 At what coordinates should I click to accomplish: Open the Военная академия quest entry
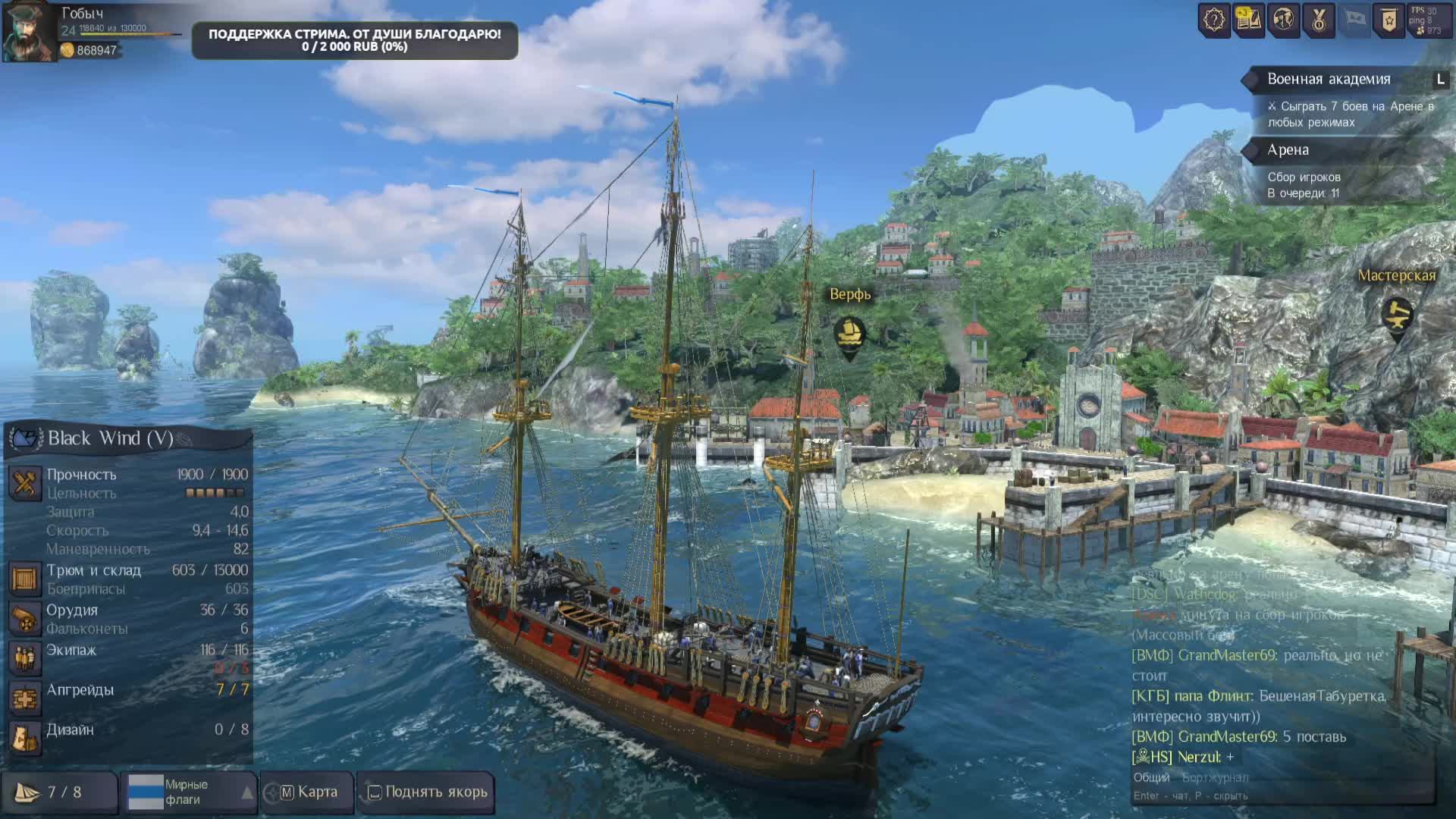coord(1329,80)
